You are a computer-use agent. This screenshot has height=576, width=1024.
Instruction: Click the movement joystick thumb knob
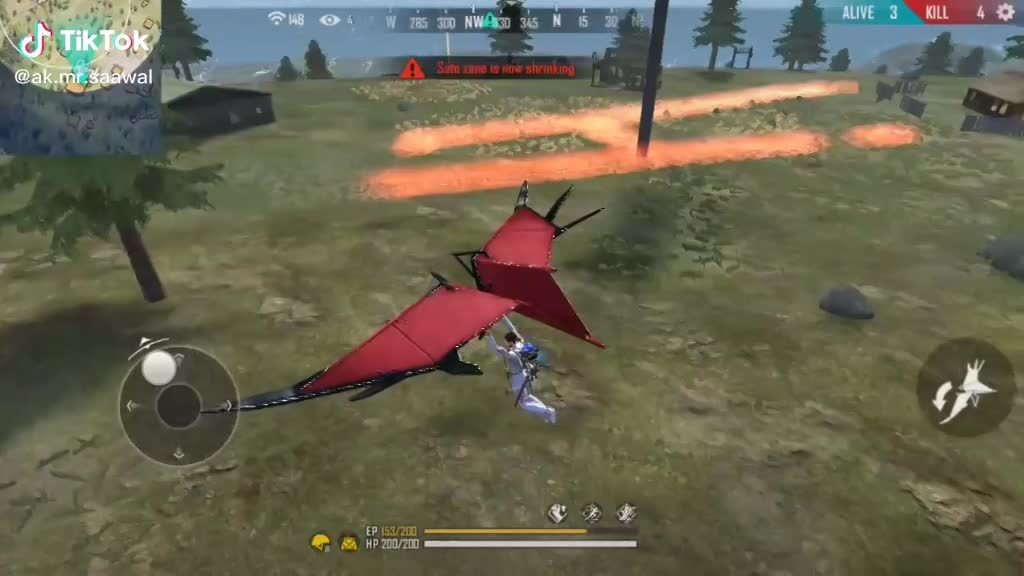158,368
